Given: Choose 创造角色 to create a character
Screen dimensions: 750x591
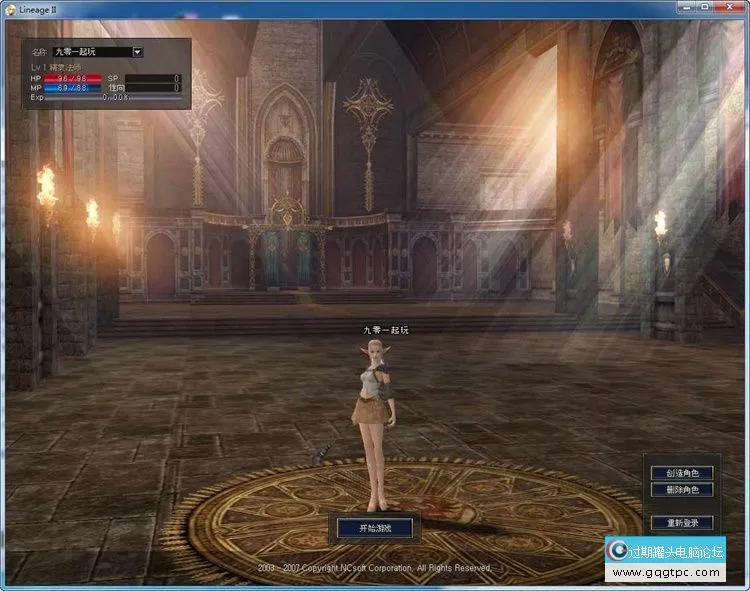Looking at the screenshot, I should pos(681,473).
